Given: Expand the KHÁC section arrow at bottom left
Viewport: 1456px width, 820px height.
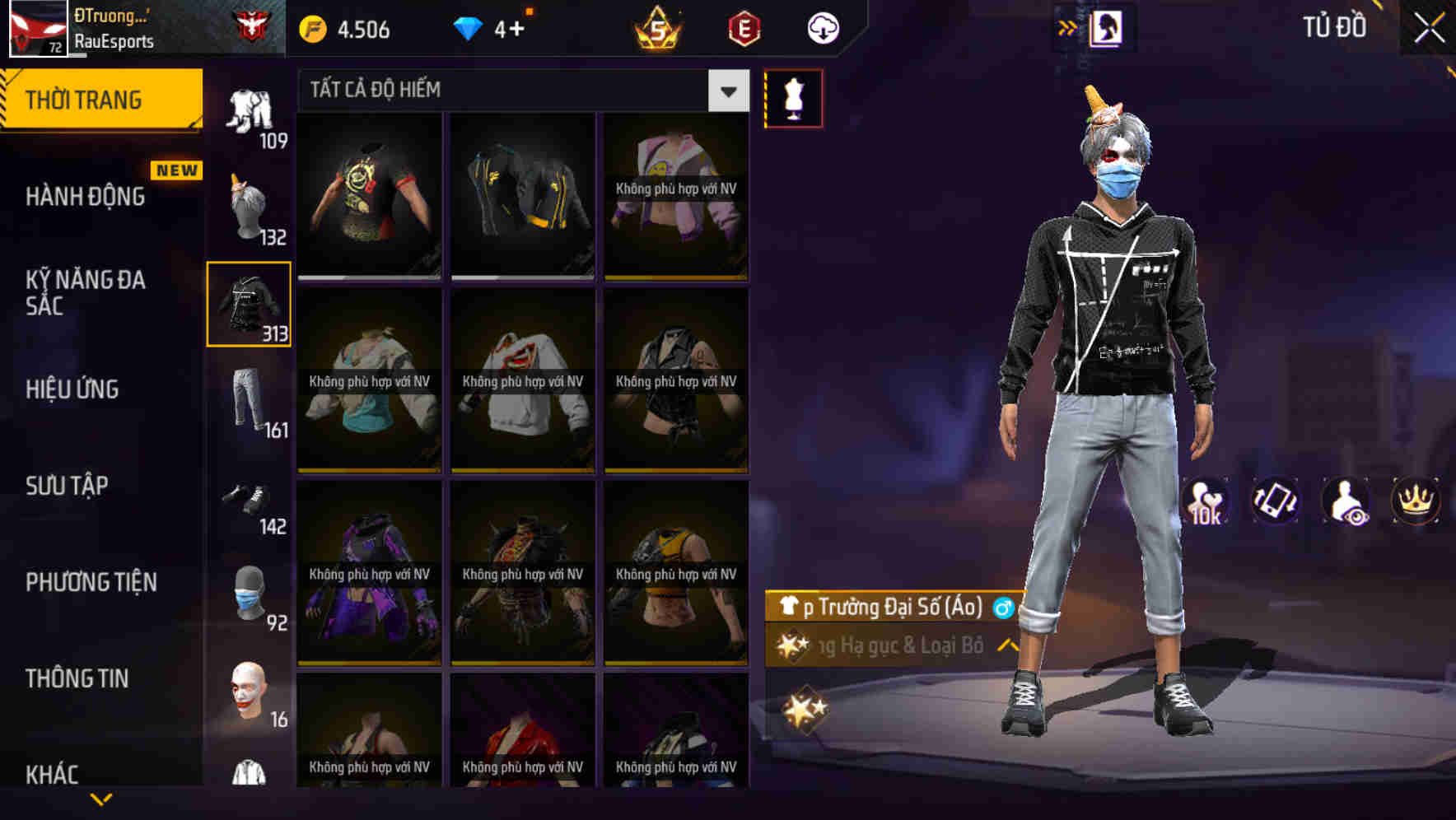Looking at the screenshot, I should coord(101,797).
